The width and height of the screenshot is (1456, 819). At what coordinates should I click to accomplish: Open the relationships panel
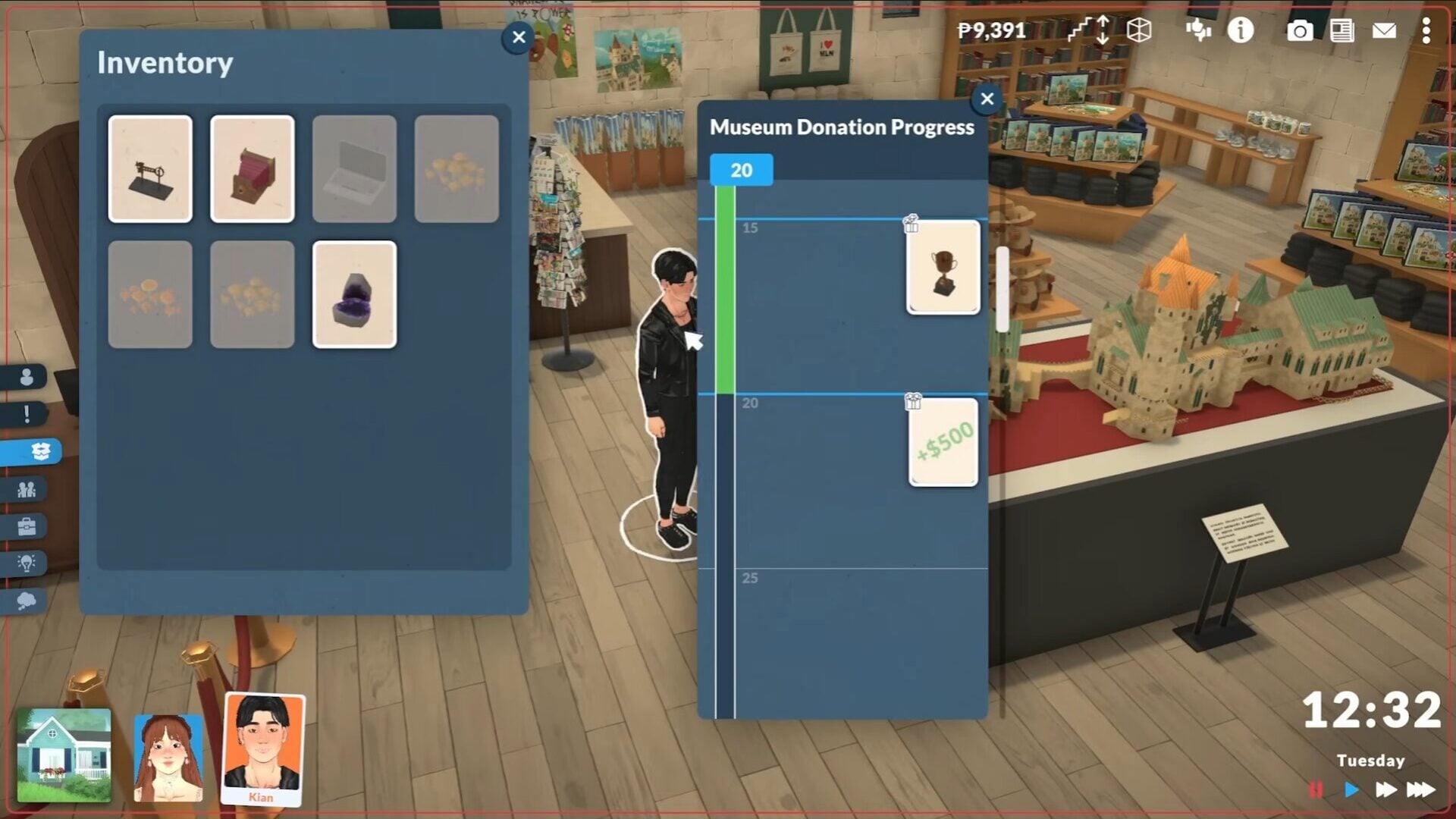[x=27, y=491]
